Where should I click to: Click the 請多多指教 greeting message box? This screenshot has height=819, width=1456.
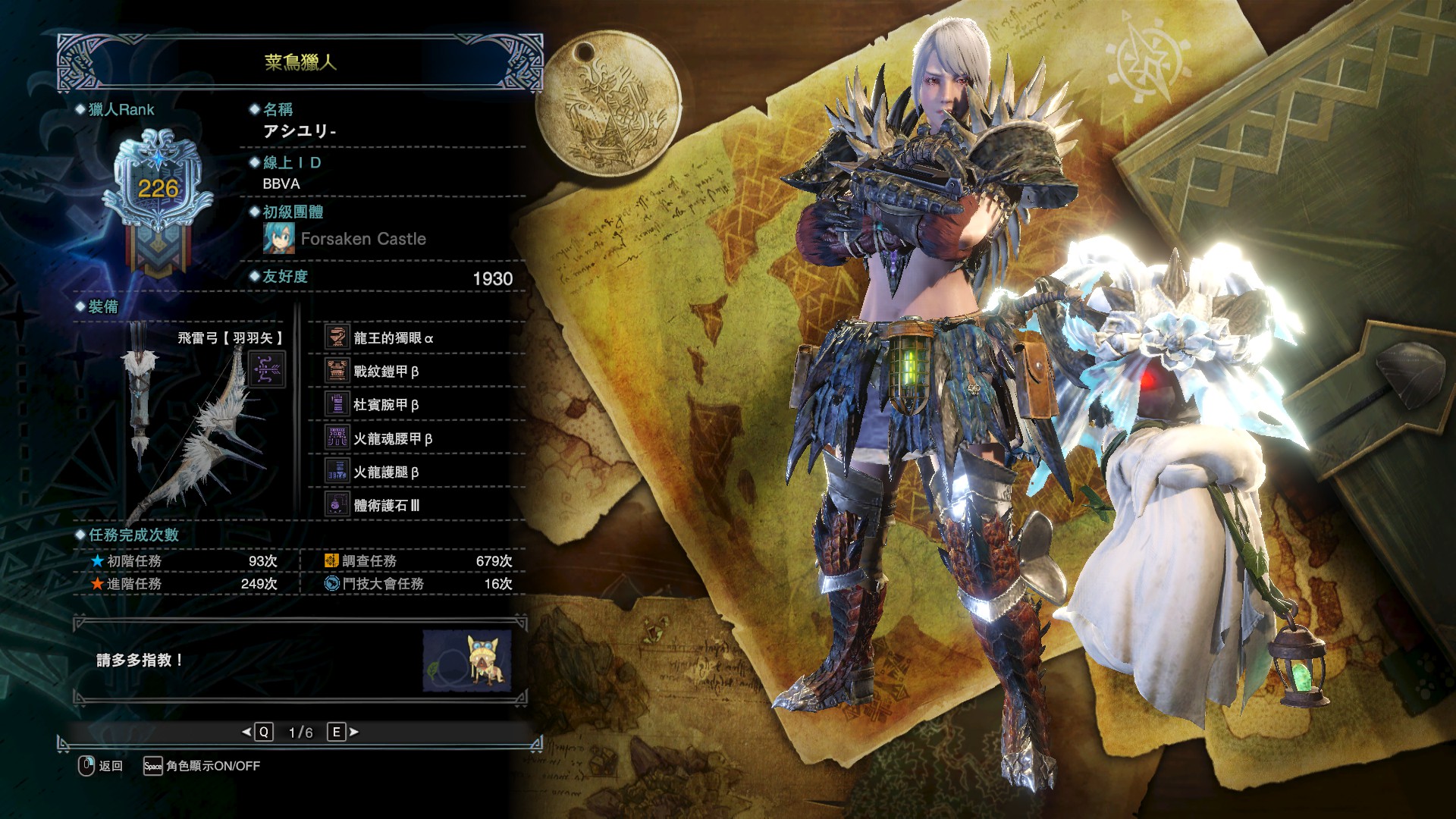250,661
